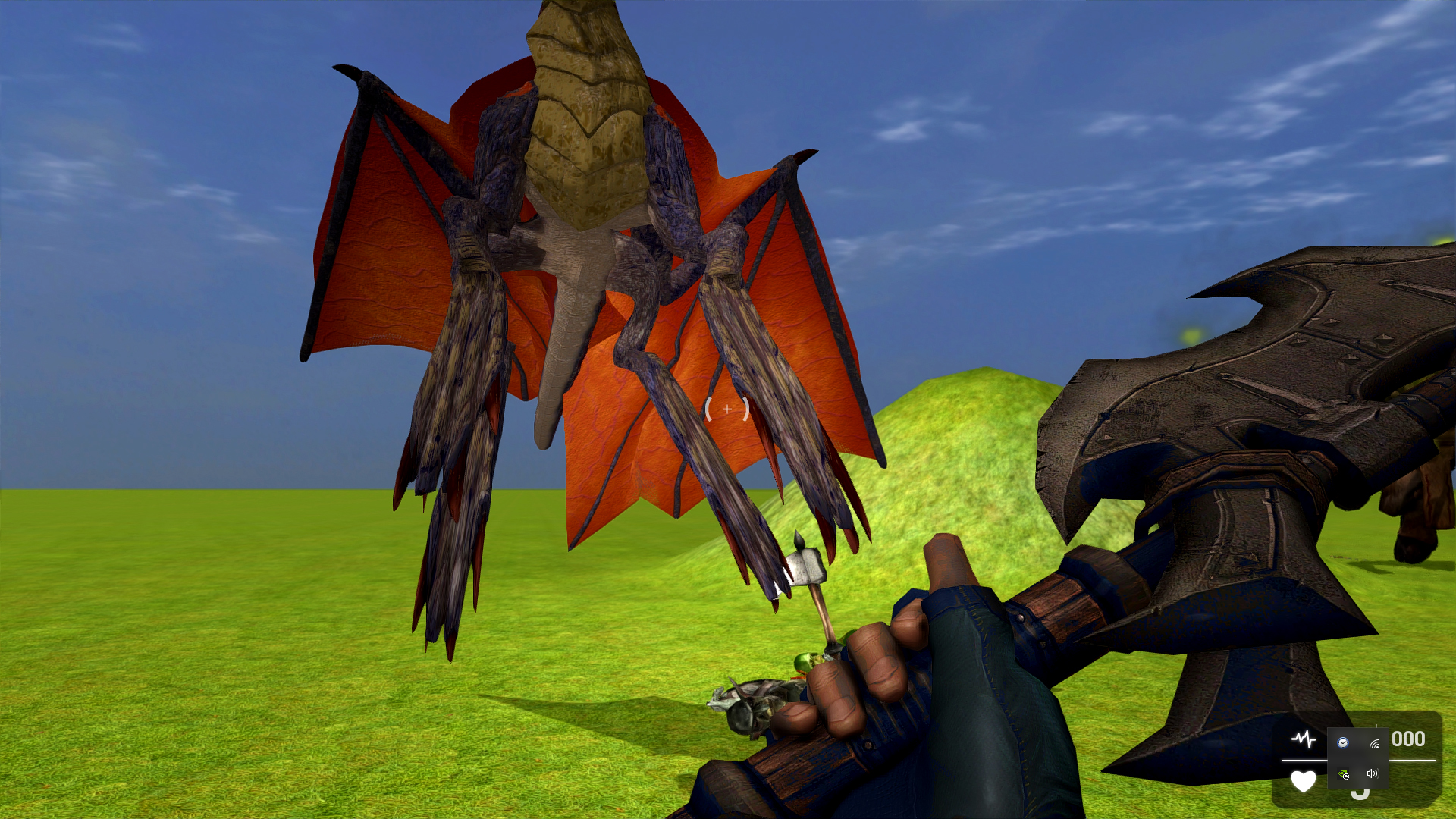This screenshot has height=819, width=1456.
Task: Click the dark system tray overflow panel
Action: pyautogui.click(x=1357, y=759)
